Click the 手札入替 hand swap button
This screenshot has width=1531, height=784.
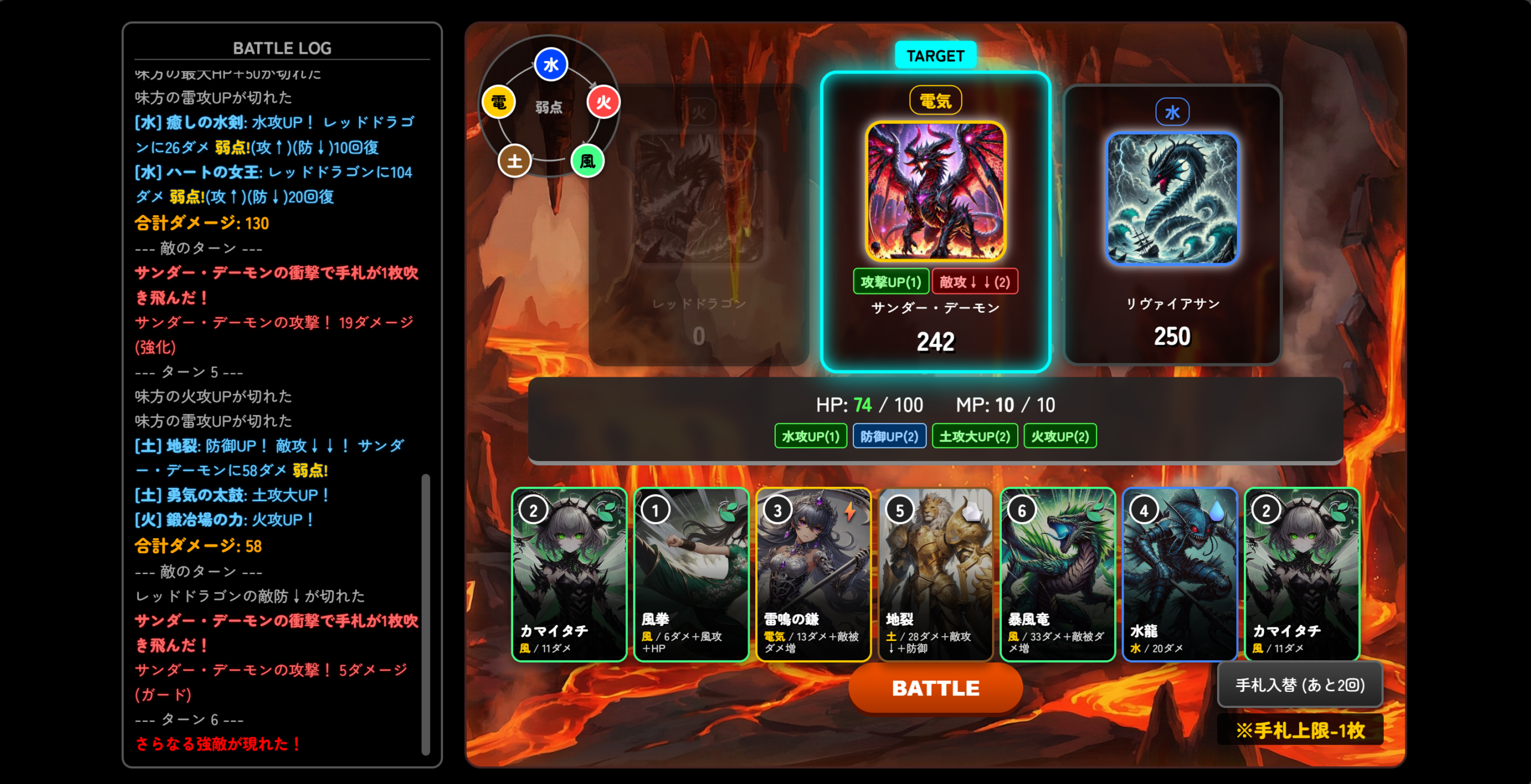pos(1300,685)
